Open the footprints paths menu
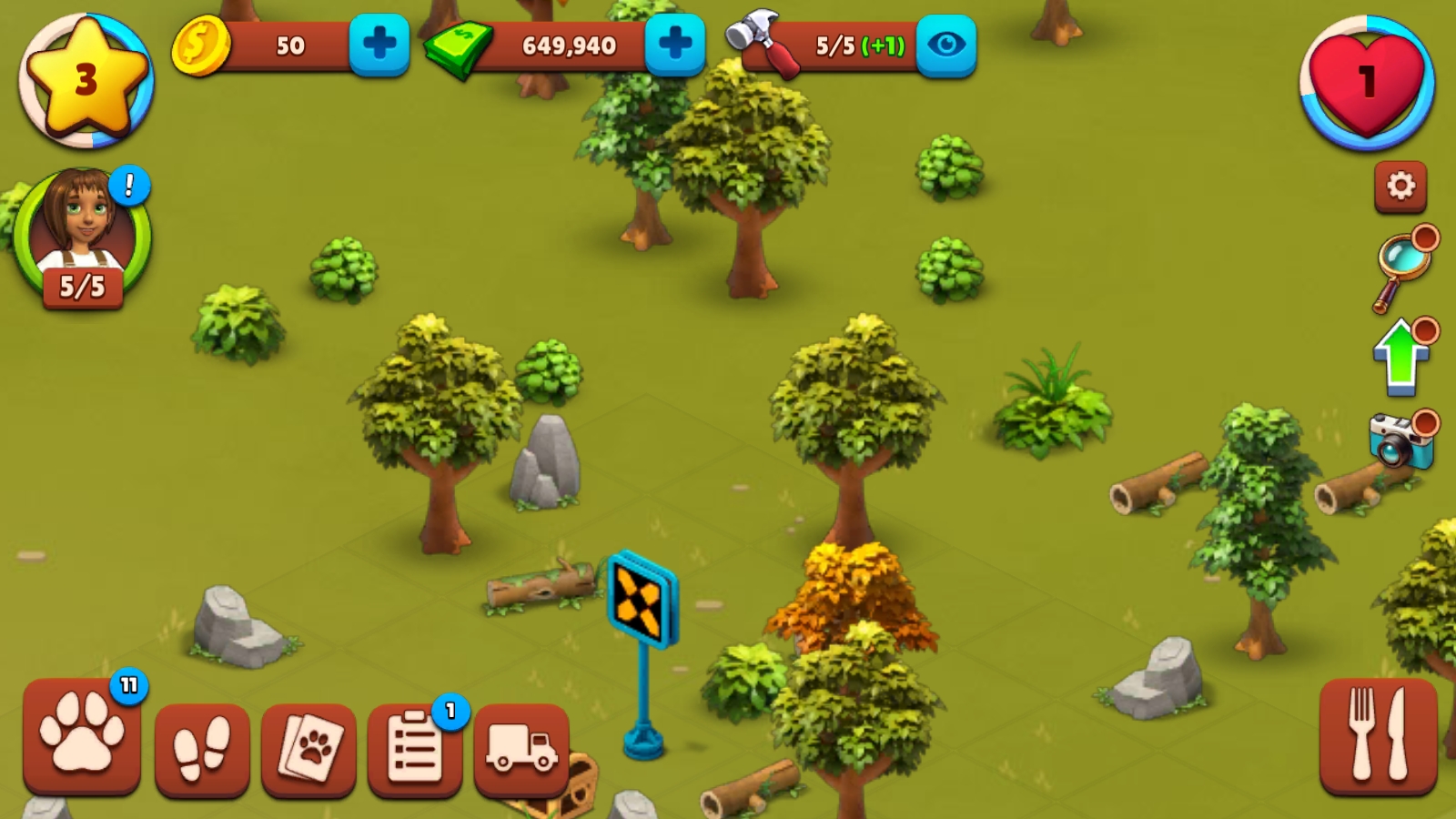 click(202, 749)
